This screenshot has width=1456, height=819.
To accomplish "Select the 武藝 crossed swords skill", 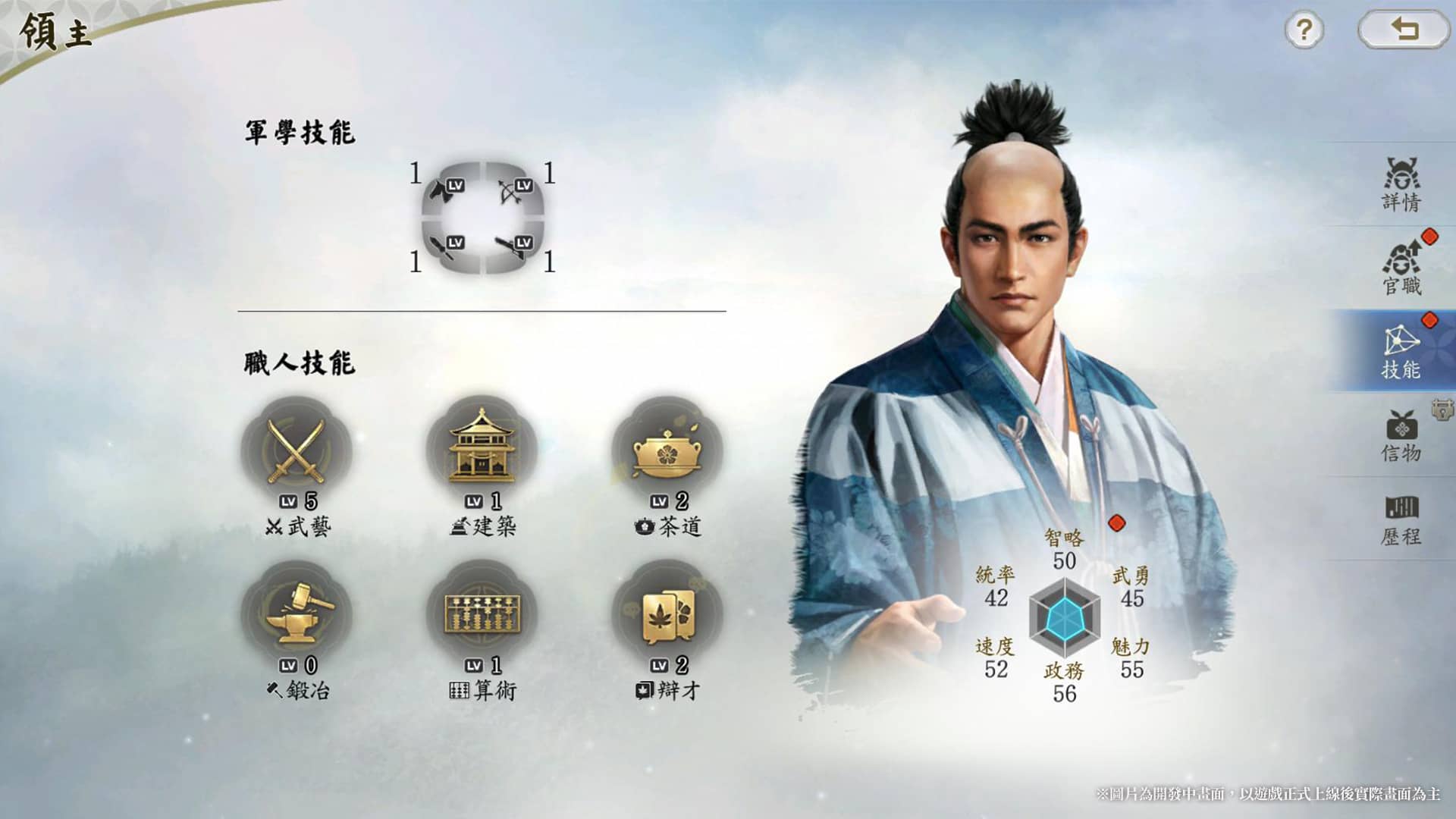I will pyautogui.click(x=297, y=451).
